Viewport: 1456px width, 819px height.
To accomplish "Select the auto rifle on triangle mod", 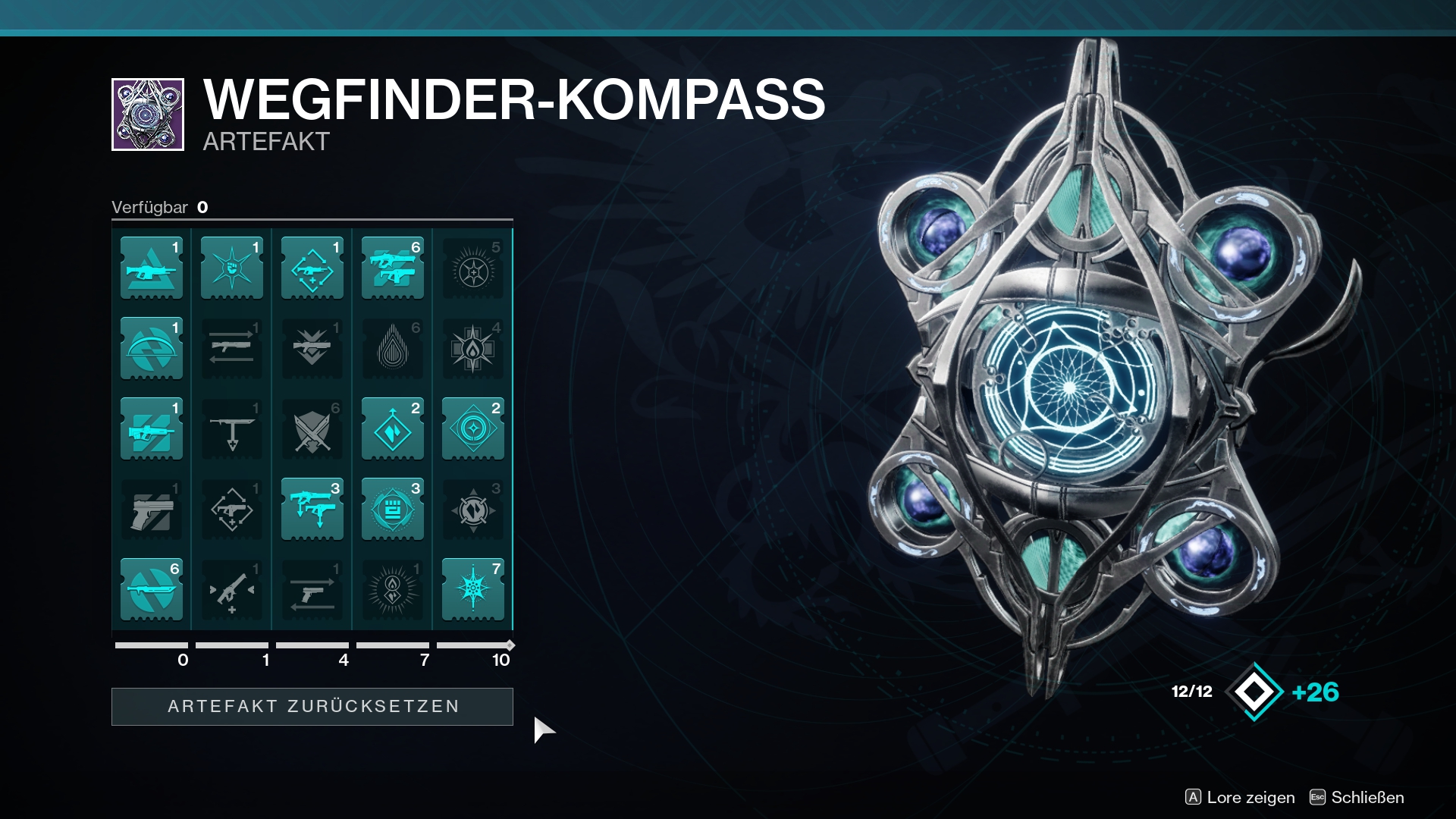I will [x=152, y=268].
